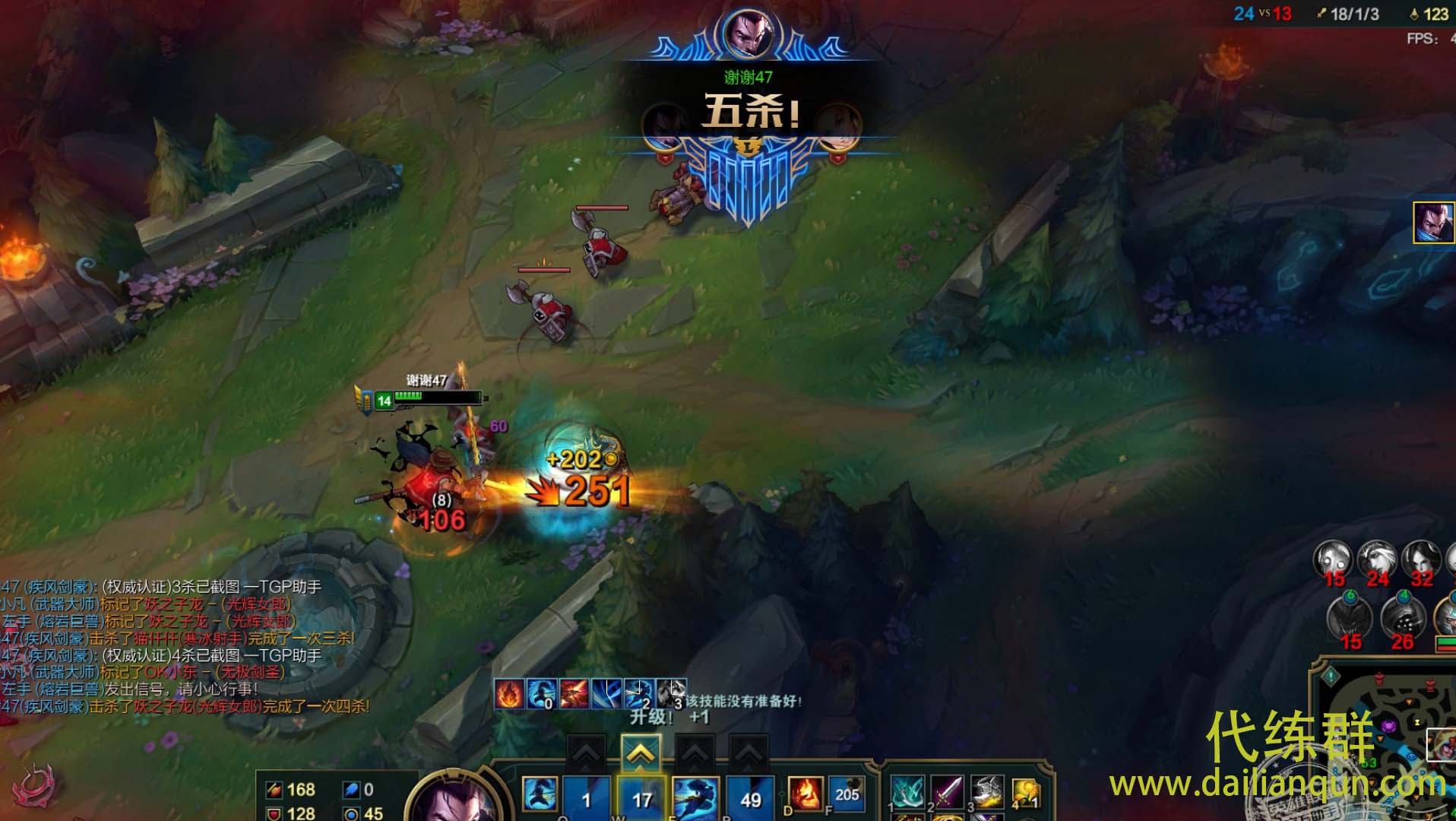Cast Yasuo's Q ability icon

540,796
